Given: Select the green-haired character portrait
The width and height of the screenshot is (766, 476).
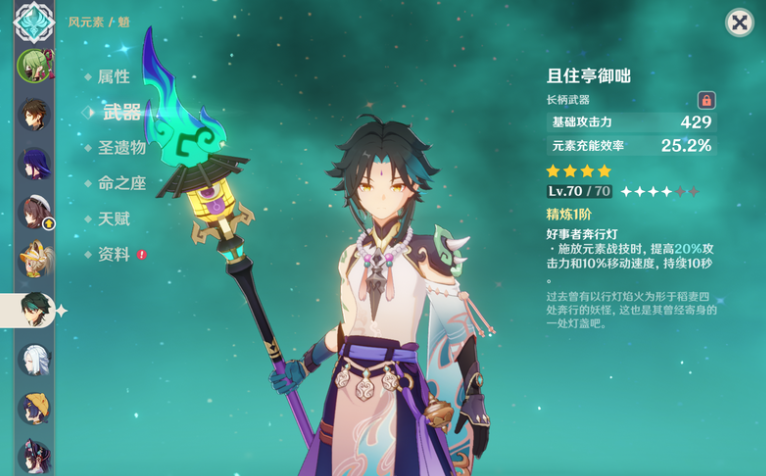Looking at the screenshot, I should [33, 66].
